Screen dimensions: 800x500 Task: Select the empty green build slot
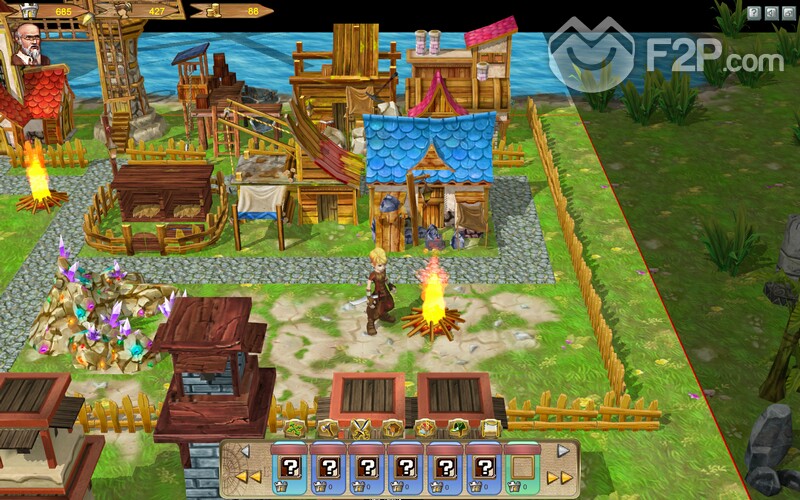(x=523, y=466)
